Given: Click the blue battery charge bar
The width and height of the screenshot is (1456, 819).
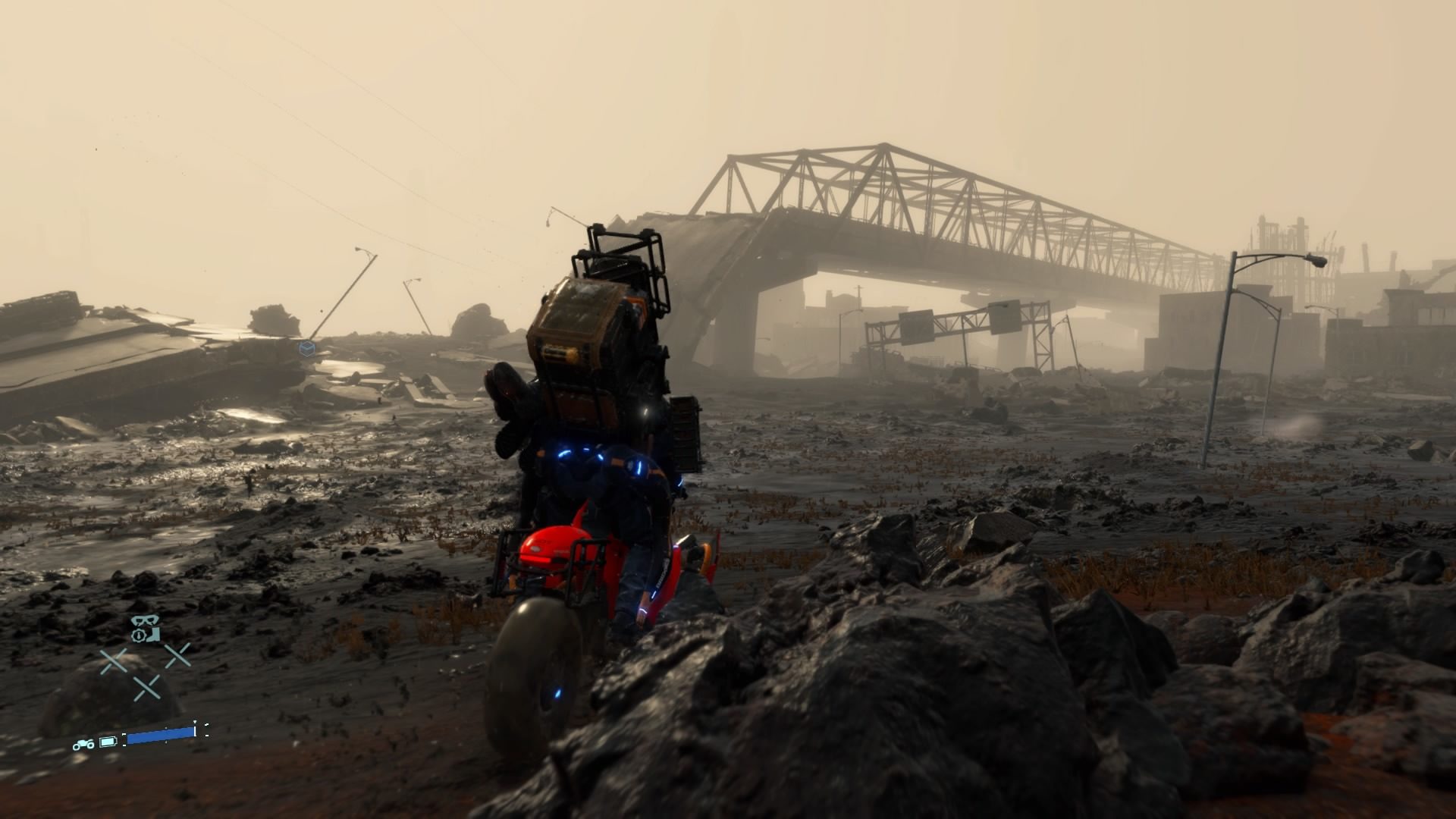Looking at the screenshot, I should (161, 738).
